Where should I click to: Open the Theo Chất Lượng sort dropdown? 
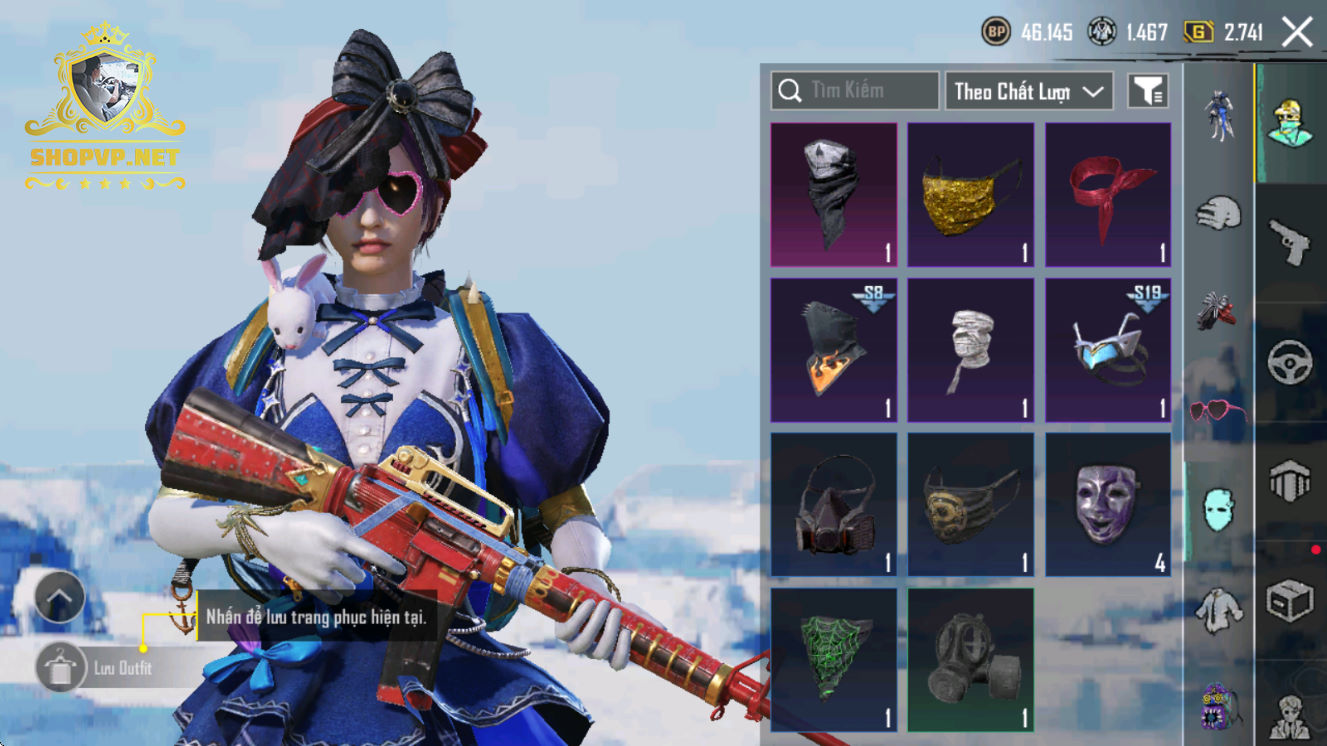[1030, 91]
